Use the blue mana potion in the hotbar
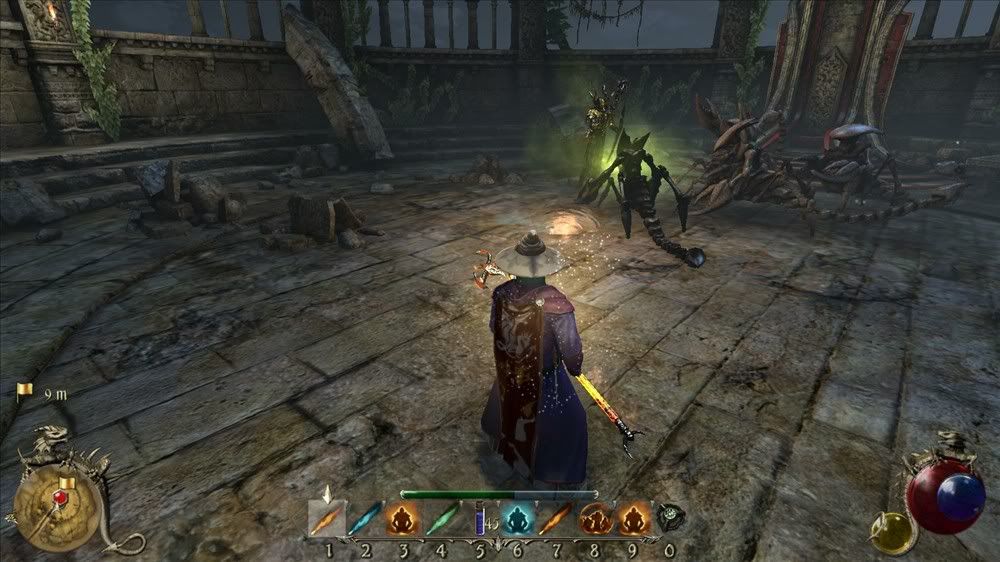Screen dimensions: 1000x562 pos(479,519)
